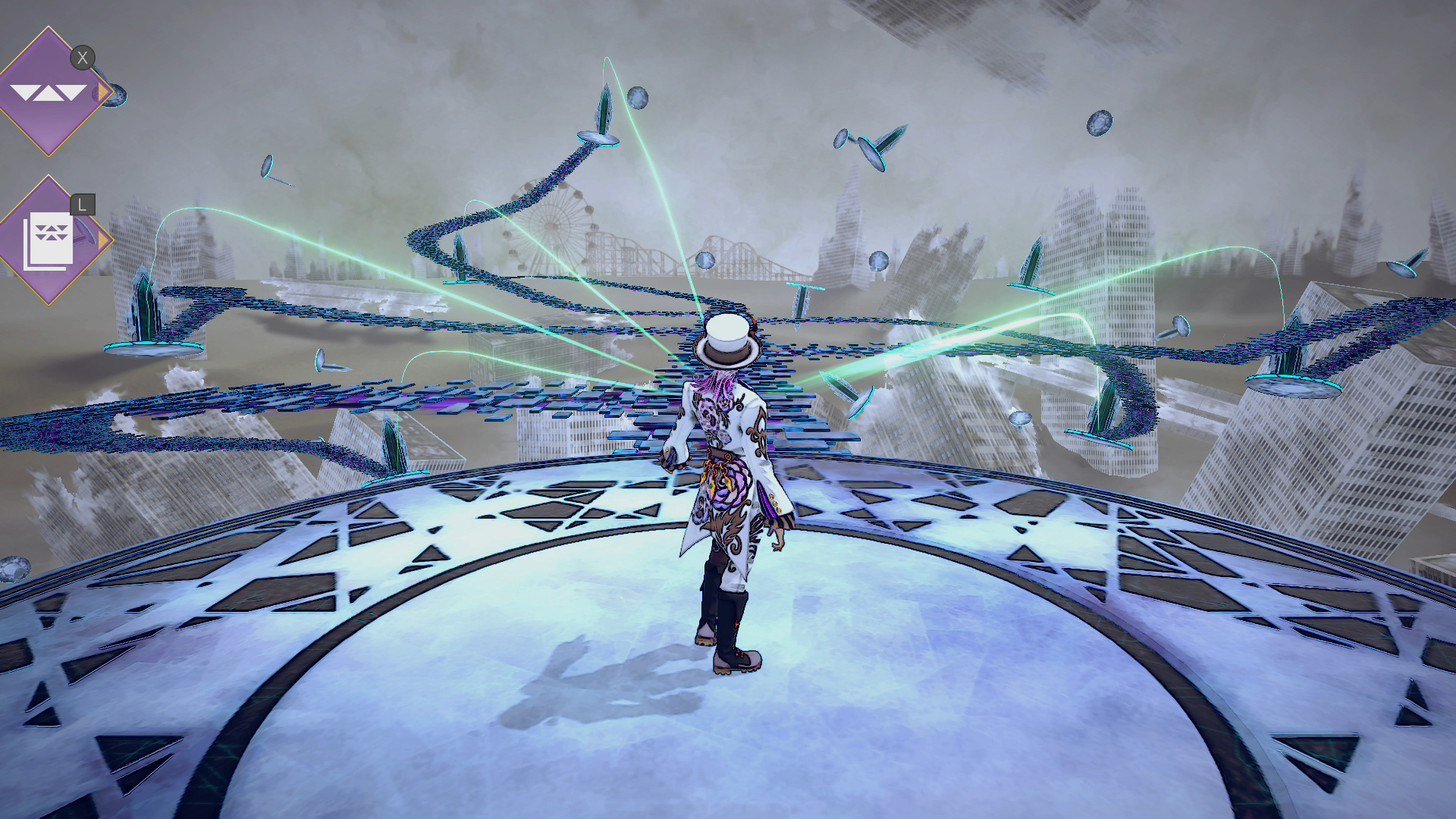Open the purple diamond triangles menu icon

click(x=49, y=93)
